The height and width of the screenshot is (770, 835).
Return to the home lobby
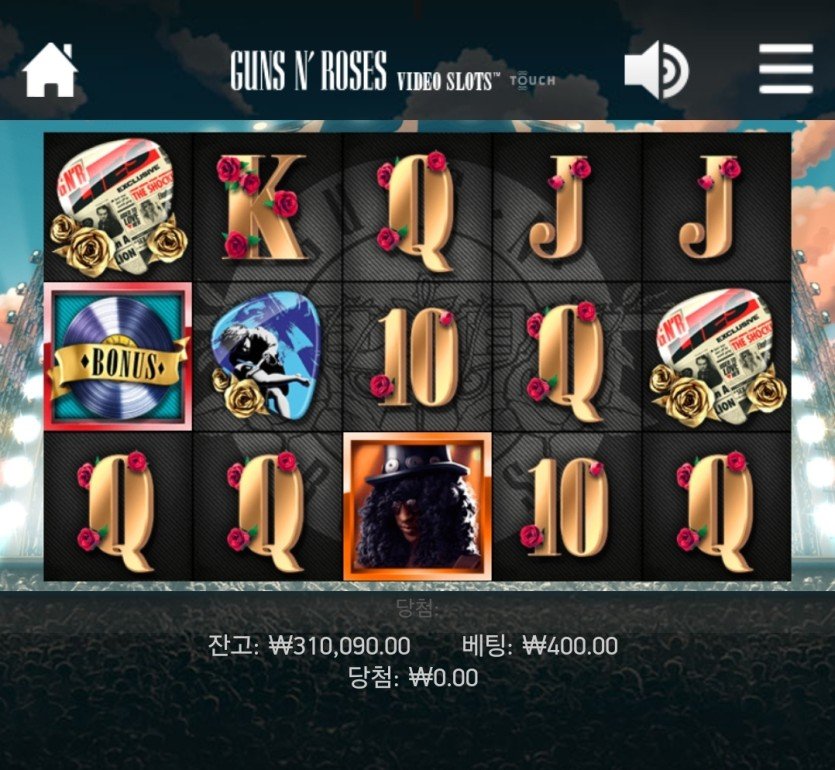[x=50, y=70]
